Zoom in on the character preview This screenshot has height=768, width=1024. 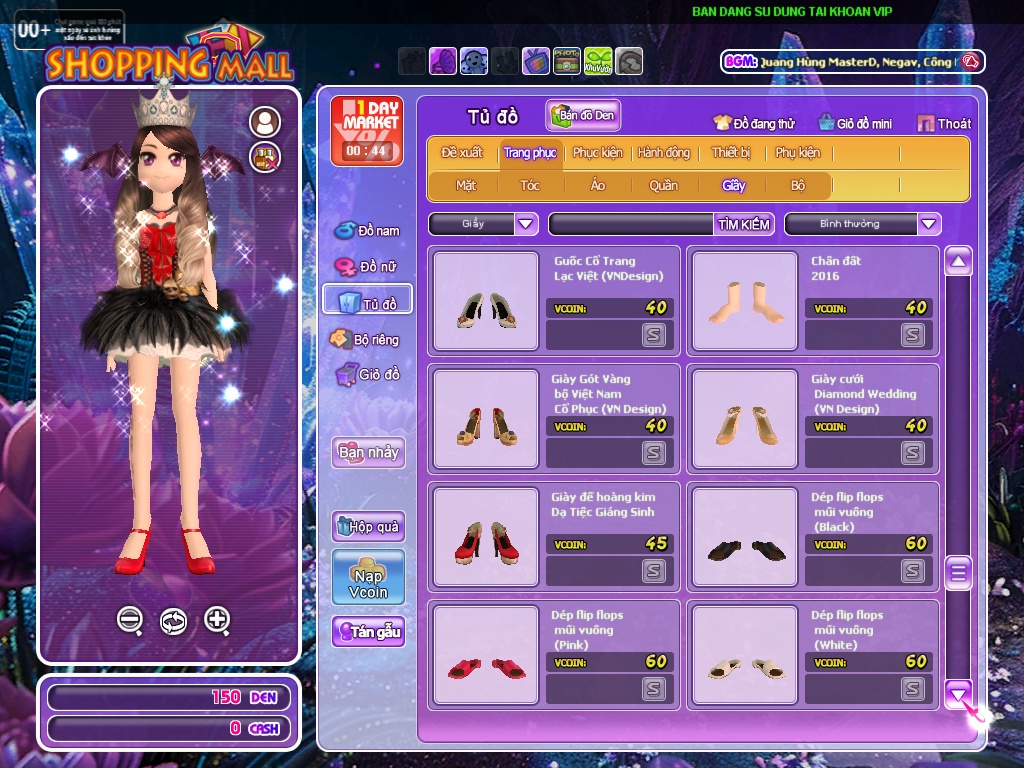click(x=217, y=620)
